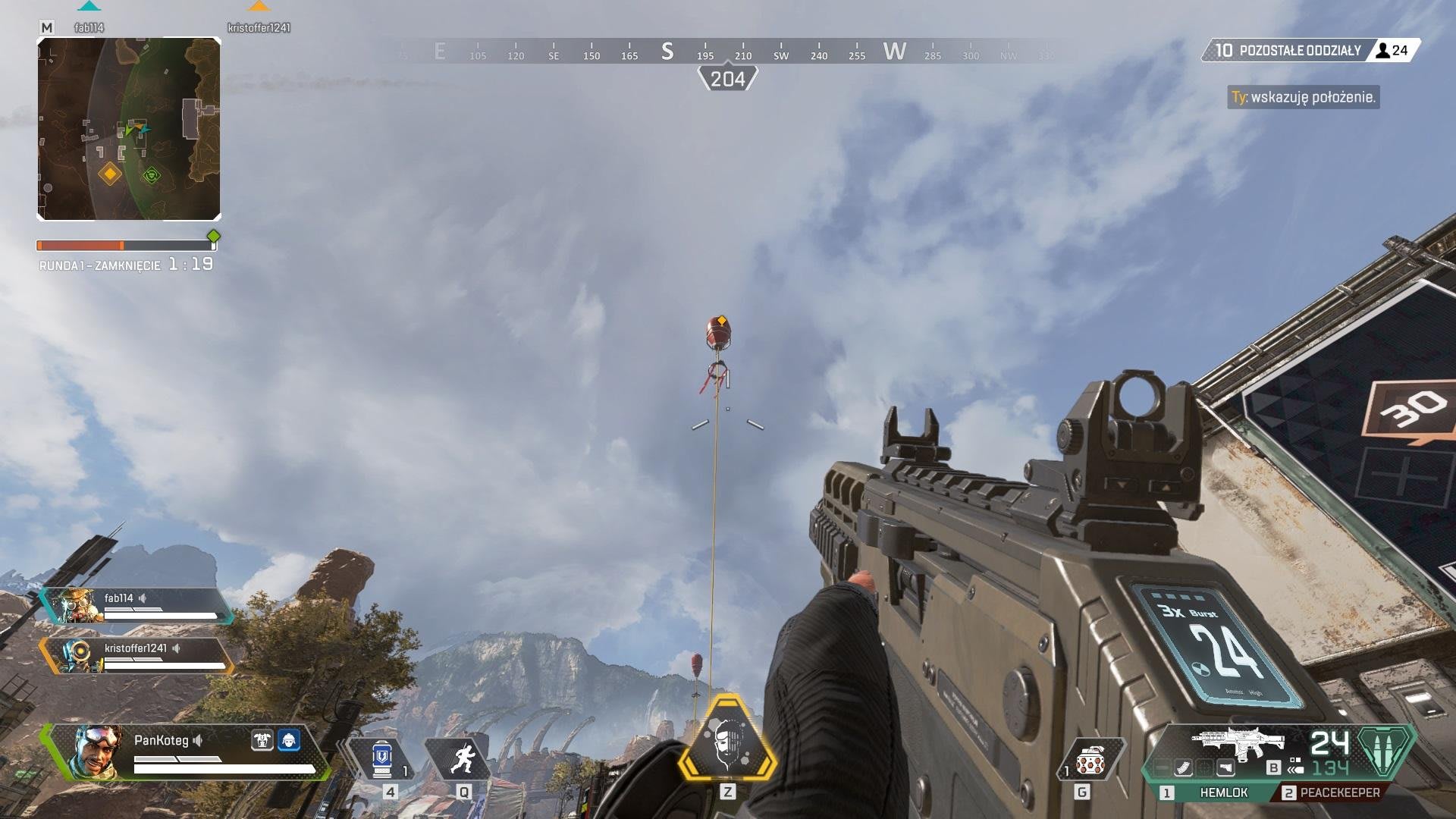Screen dimensions: 1456x819
Task: Select the grenade ordnance slot
Action: click(1089, 760)
